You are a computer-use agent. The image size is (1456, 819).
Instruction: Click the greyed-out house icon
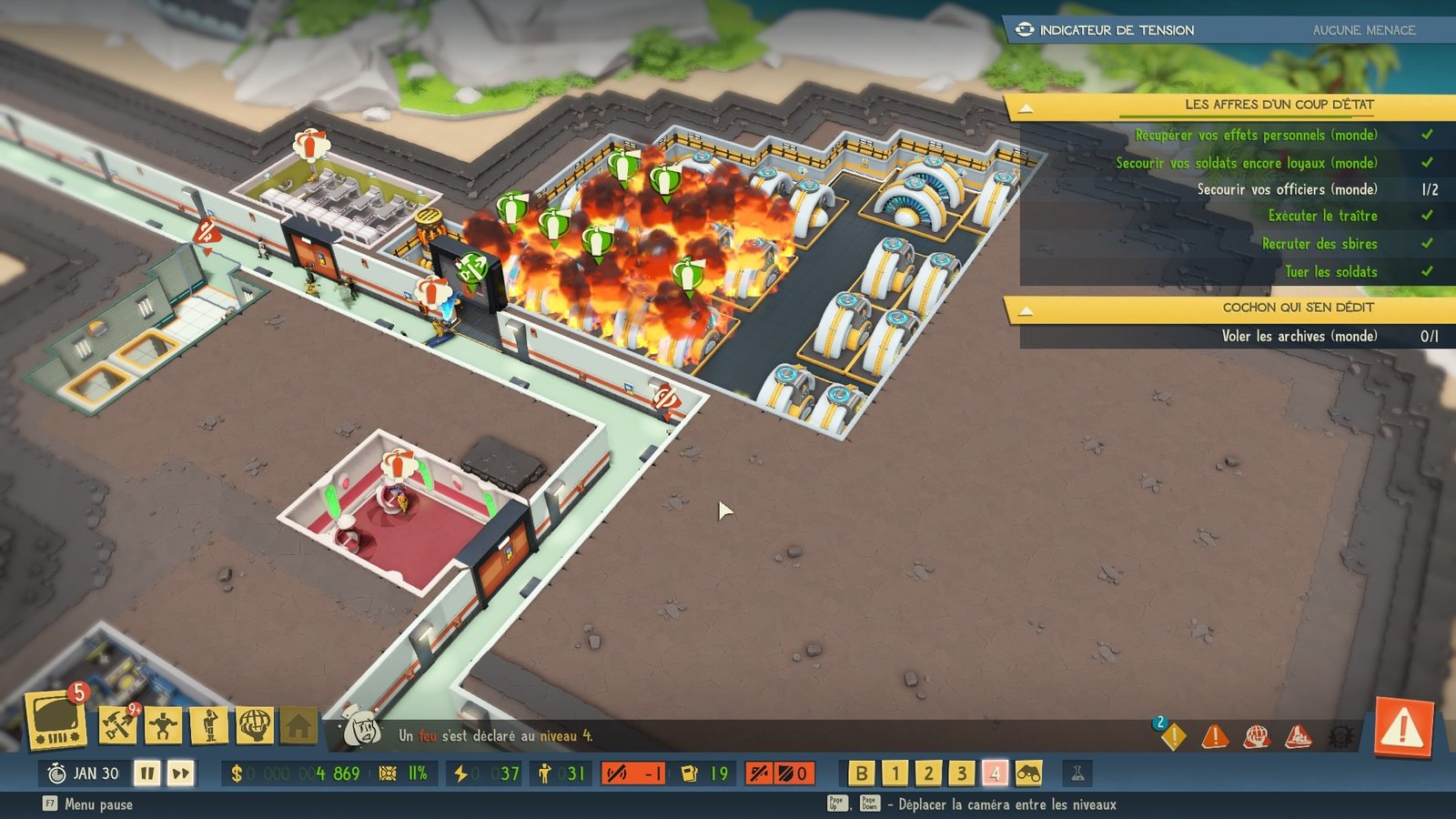(x=298, y=725)
